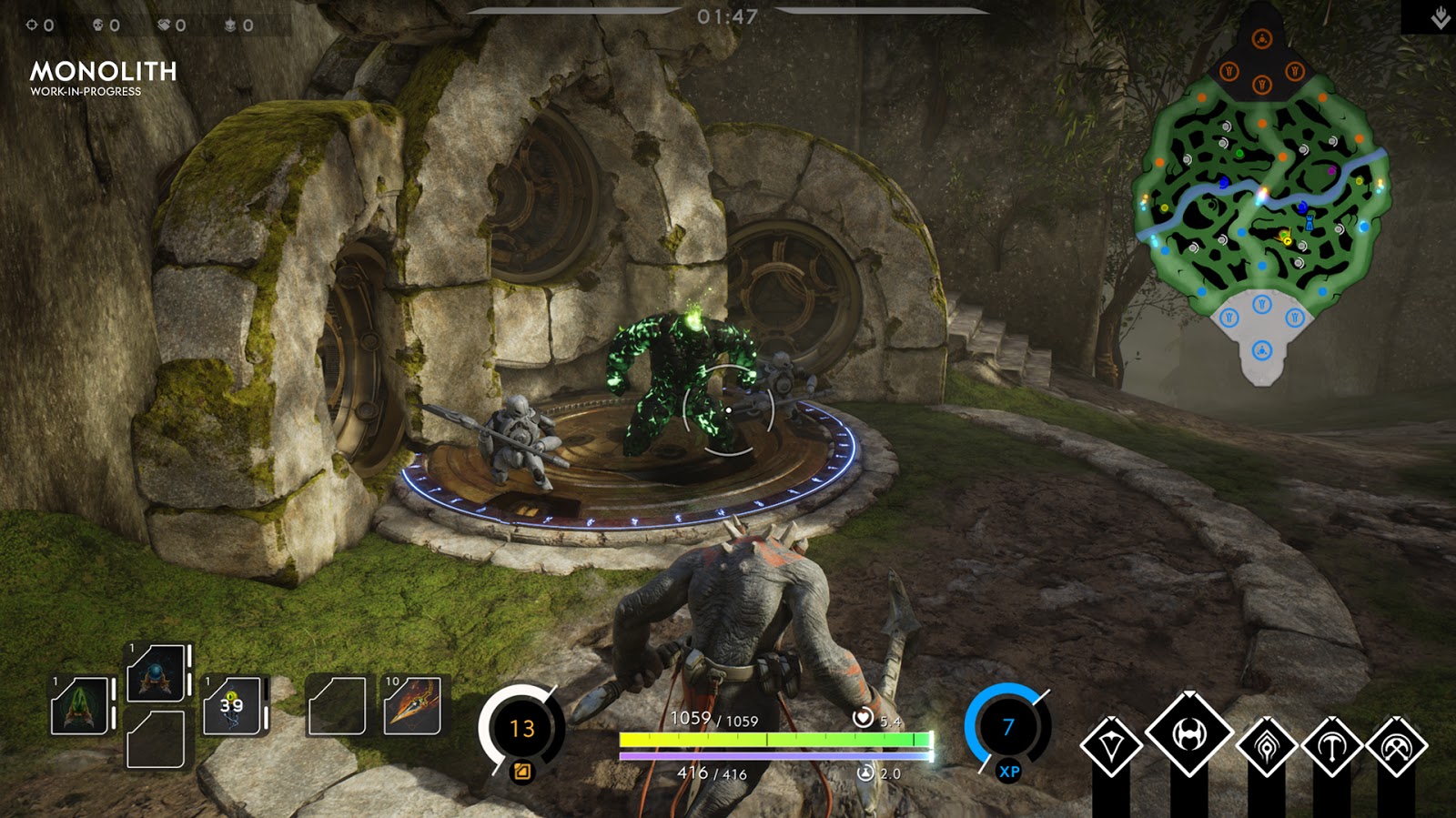Select the blue allied core marker on minimap
The image size is (1456, 818).
coord(1261,350)
